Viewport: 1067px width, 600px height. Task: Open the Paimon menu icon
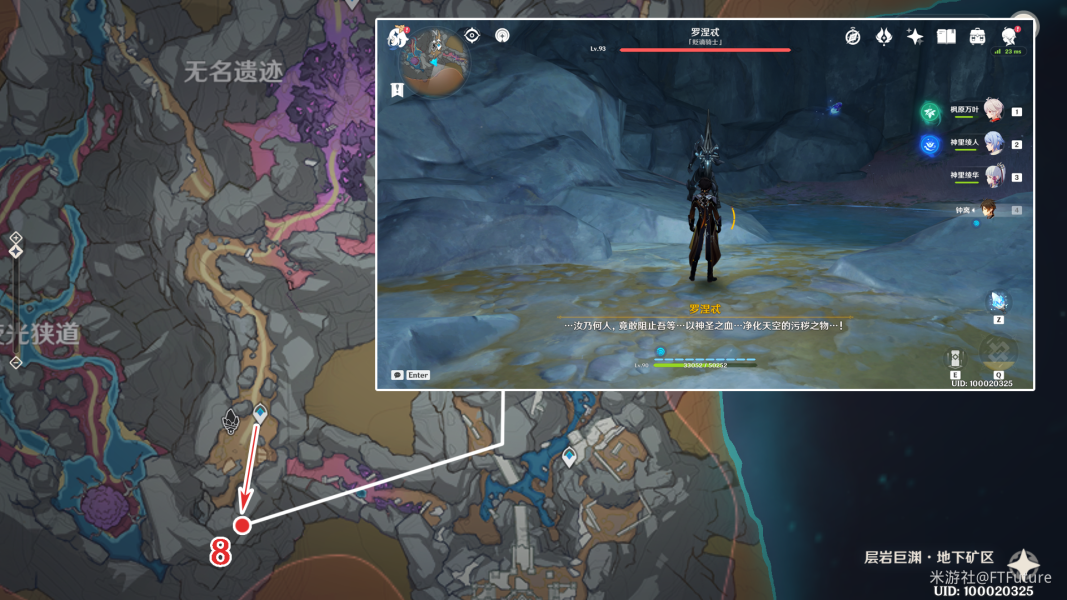tap(396, 37)
